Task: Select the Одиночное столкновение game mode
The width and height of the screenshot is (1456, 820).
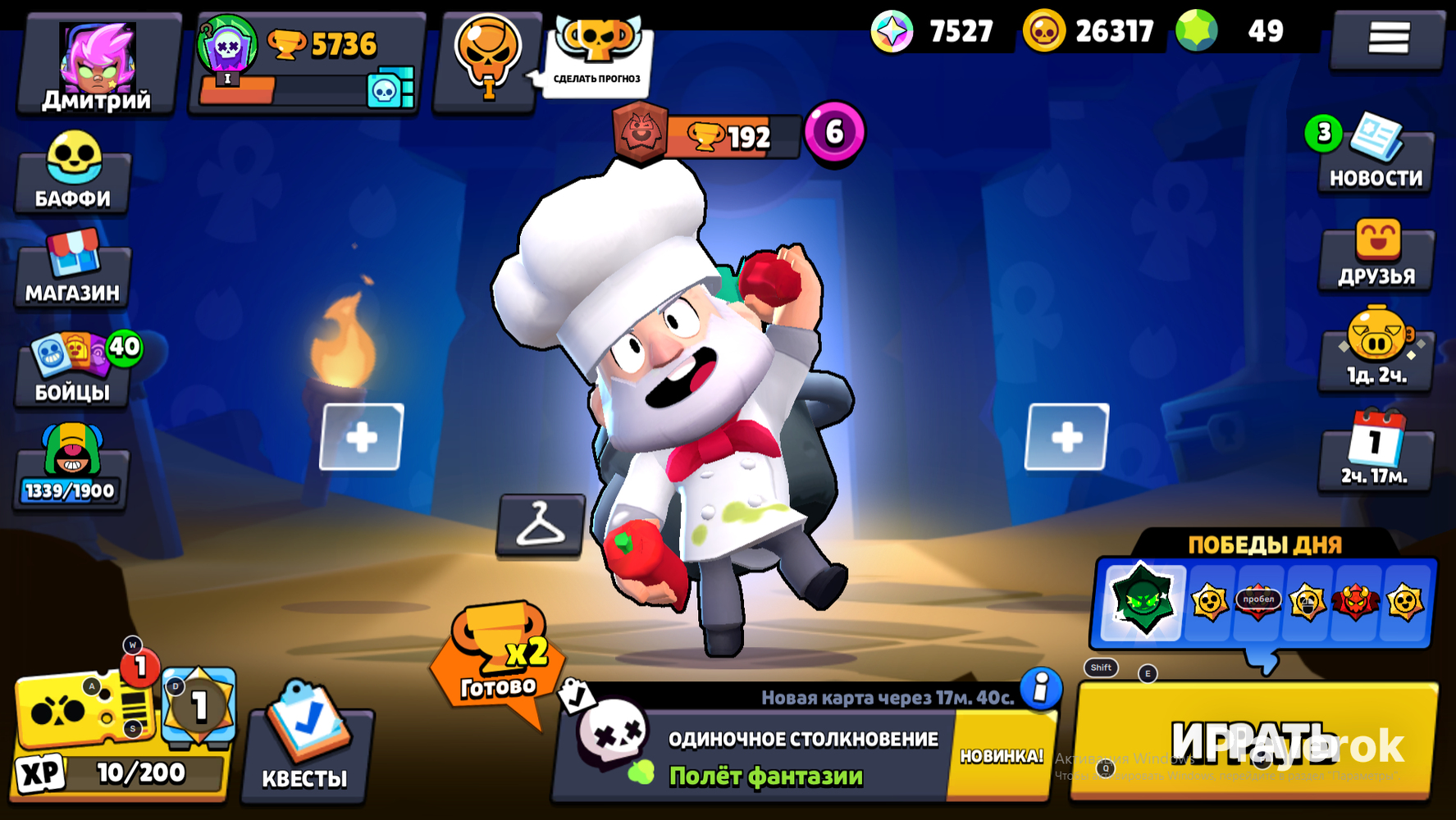Action: 763,756
